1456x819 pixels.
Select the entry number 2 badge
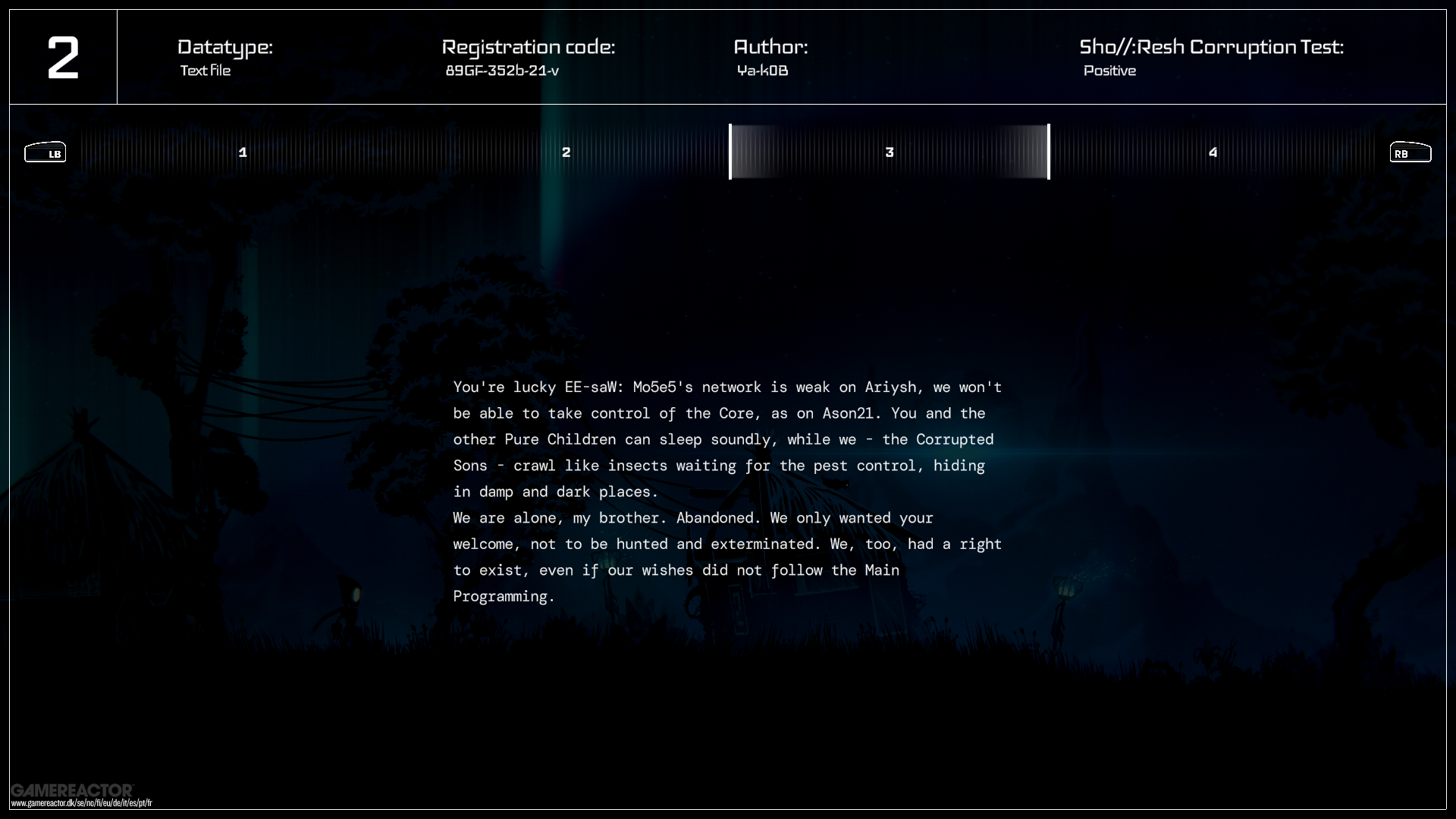64,56
